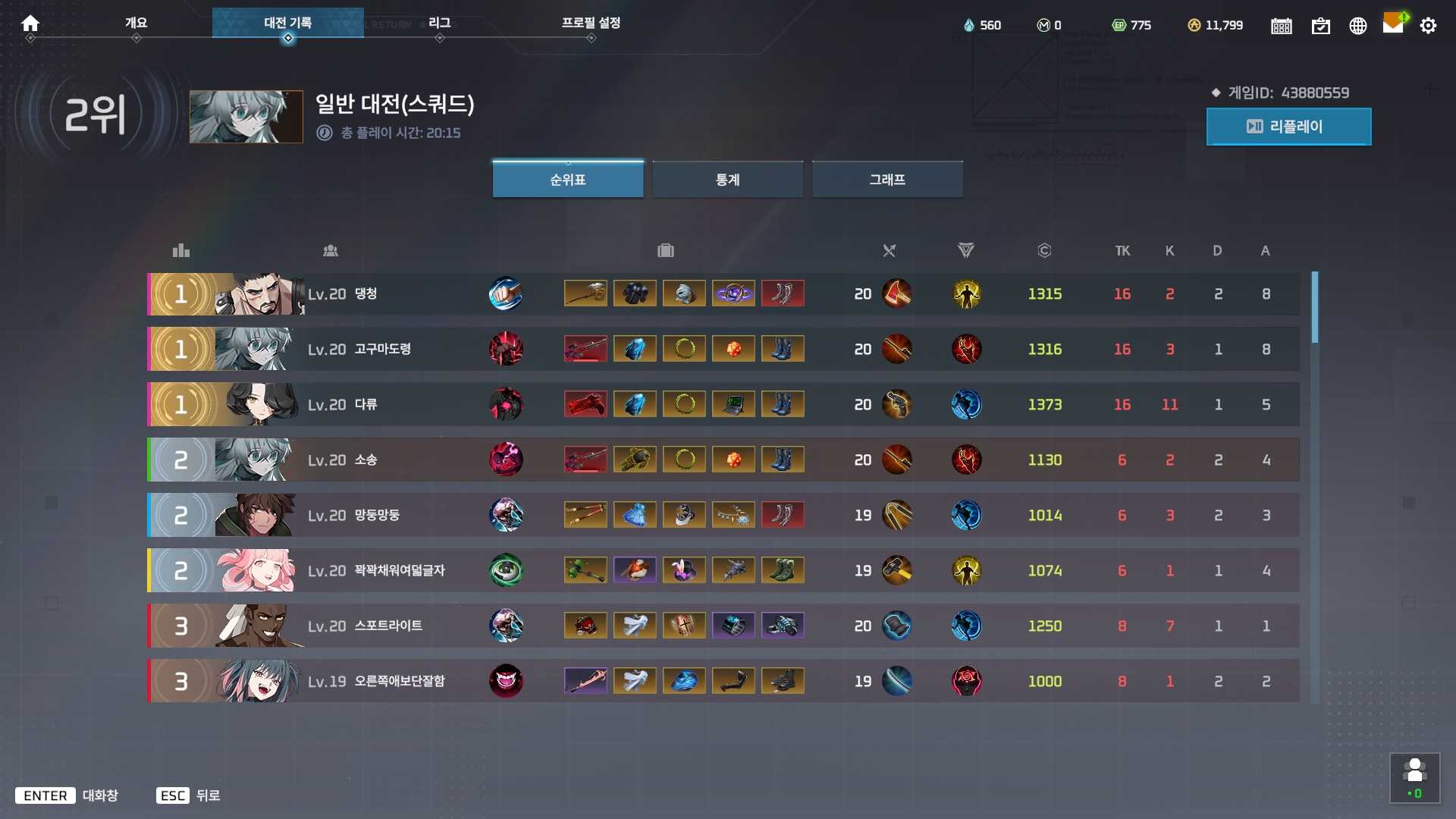This screenshot has width=1456, height=819.
Task: Click the crossed-weapons combat column header icon
Action: click(x=889, y=250)
